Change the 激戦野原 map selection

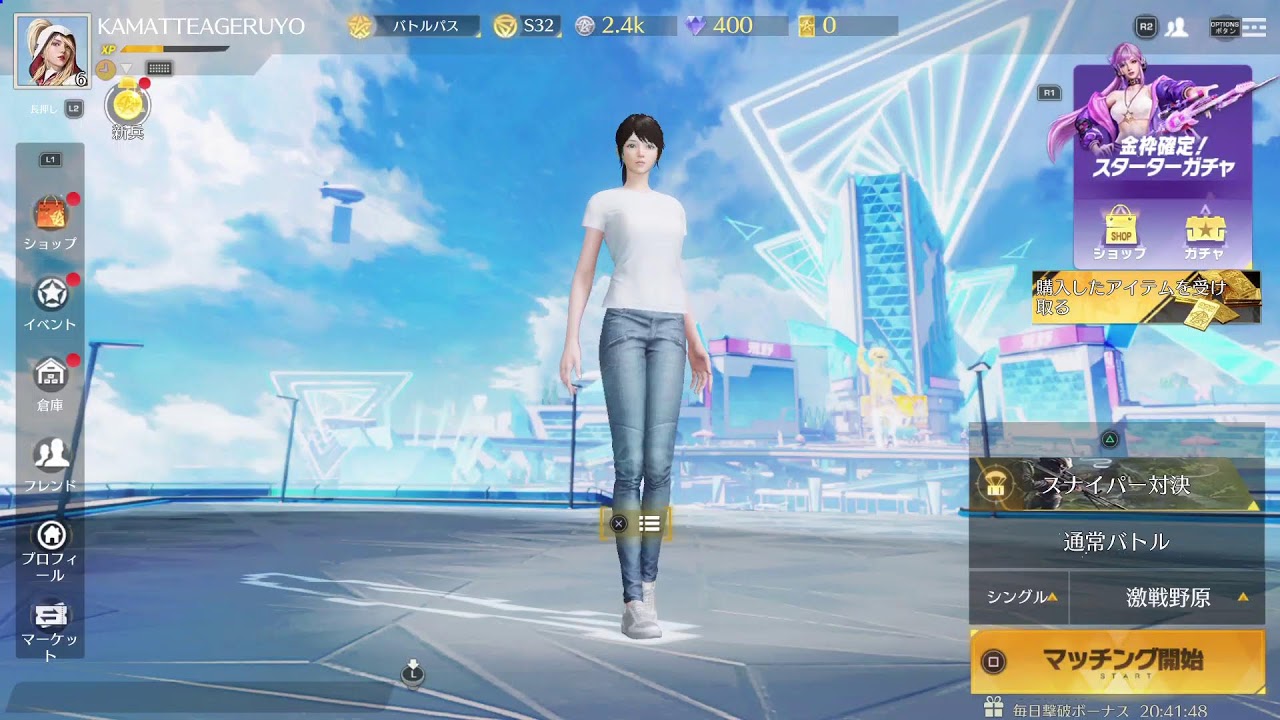(x=1168, y=598)
